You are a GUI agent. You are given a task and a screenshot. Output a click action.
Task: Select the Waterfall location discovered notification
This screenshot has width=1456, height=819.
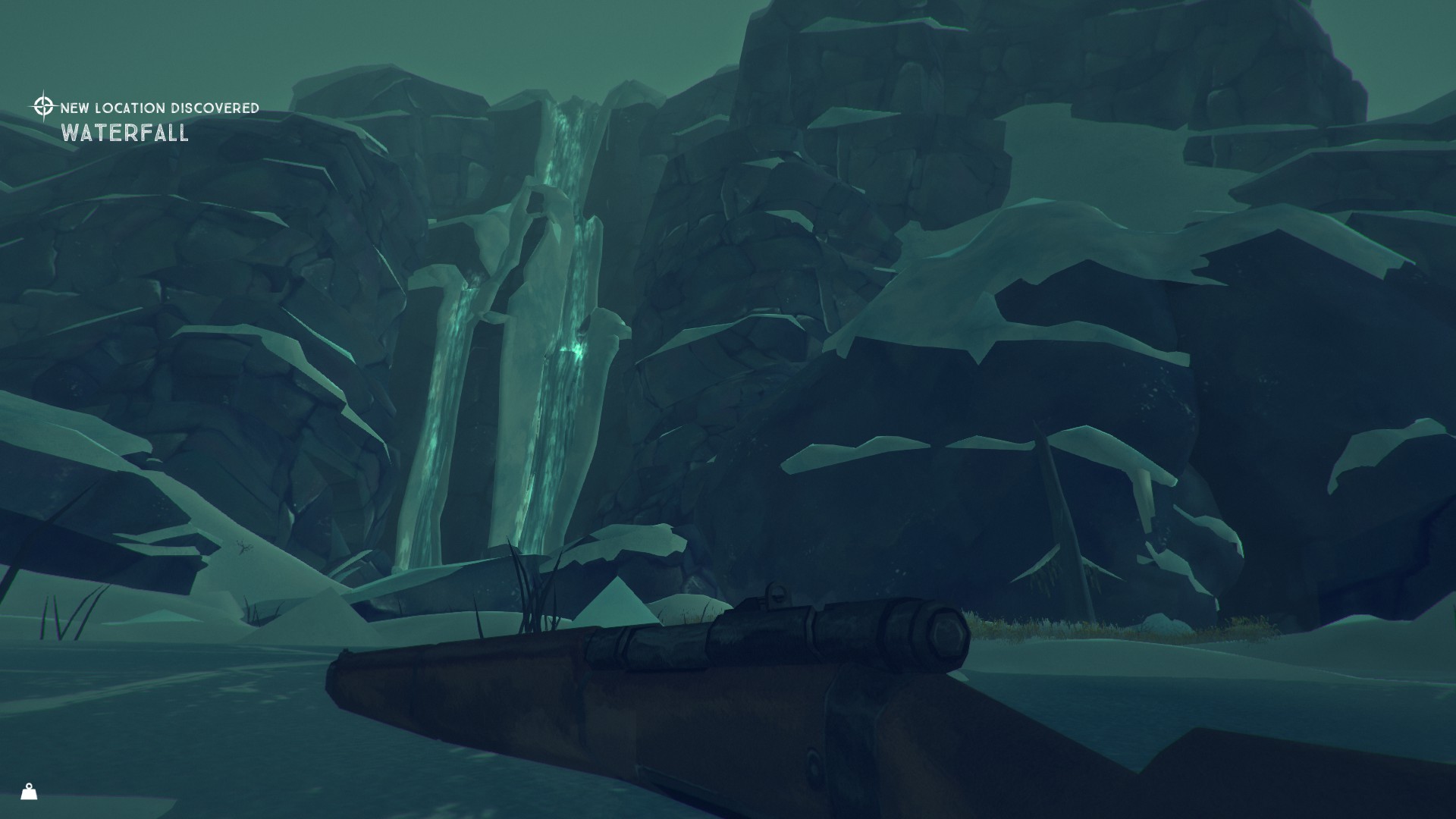[146, 121]
